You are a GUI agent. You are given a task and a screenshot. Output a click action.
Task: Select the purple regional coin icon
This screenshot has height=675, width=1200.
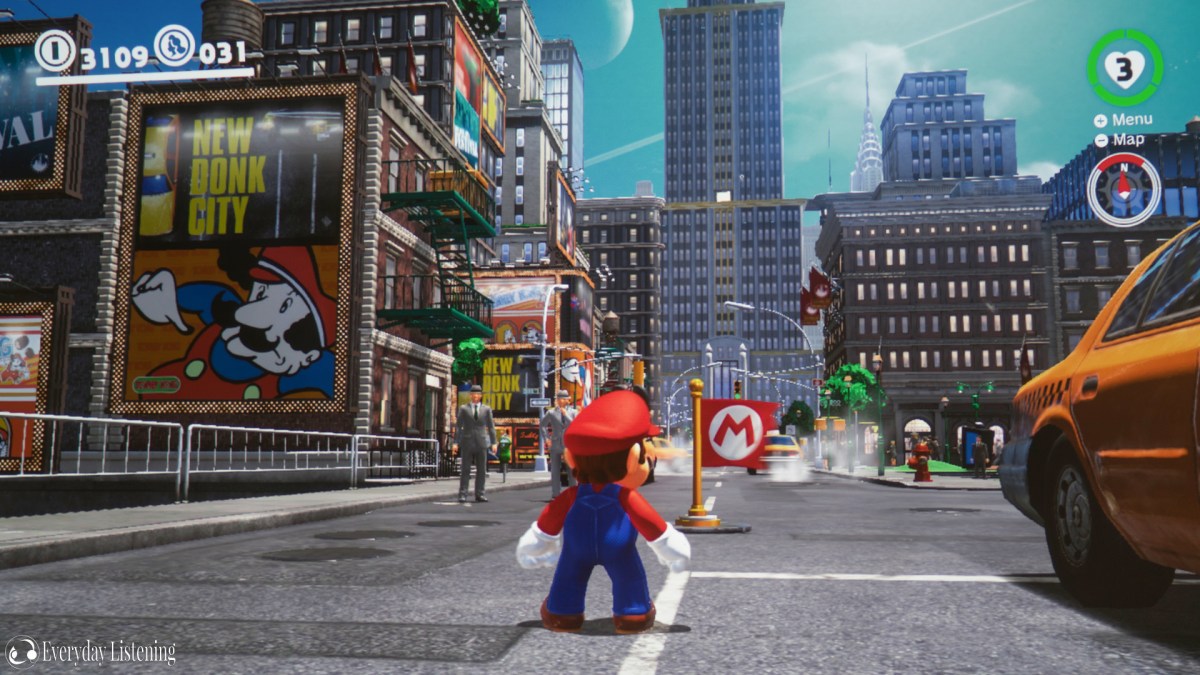click(x=174, y=45)
